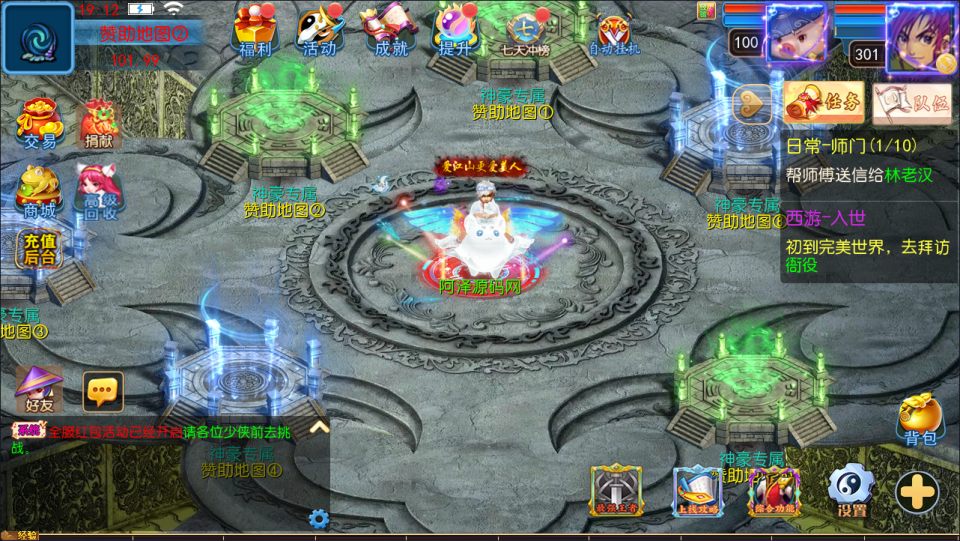Image resolution: width=960 pixels, height=541 pixels.
Task: Expand the yellow plus menu button
Action: pos(916,491)
